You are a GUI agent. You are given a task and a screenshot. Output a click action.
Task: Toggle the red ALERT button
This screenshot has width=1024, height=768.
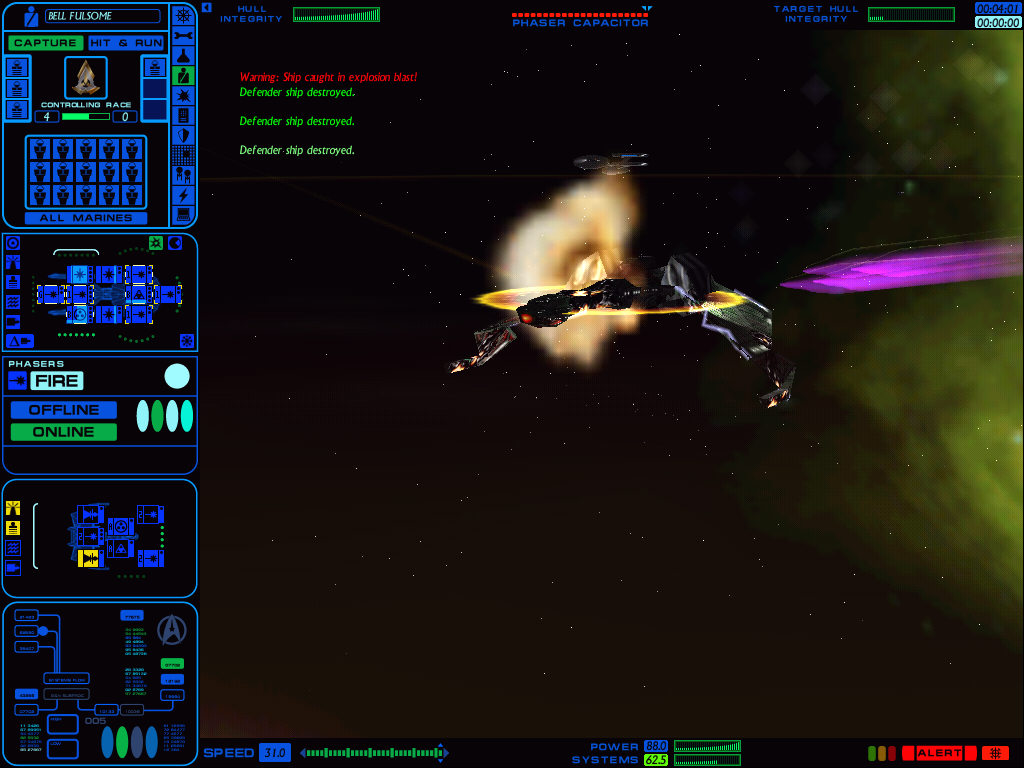click(x=938, y=753)
